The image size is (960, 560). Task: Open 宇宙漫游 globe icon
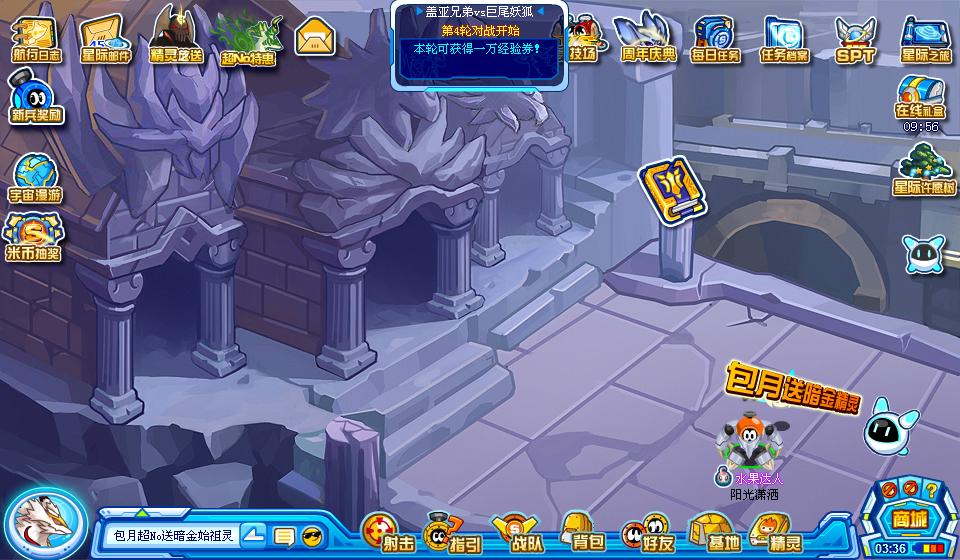coord(36,176)
